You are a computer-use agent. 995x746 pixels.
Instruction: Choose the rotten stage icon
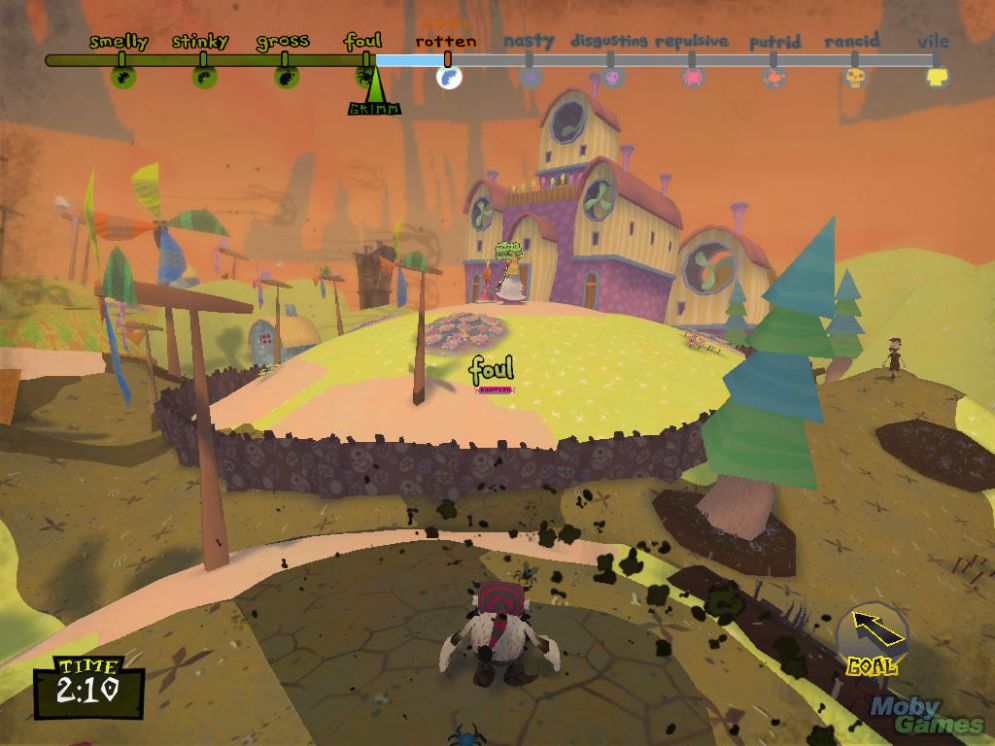click(x=450, y=76)
